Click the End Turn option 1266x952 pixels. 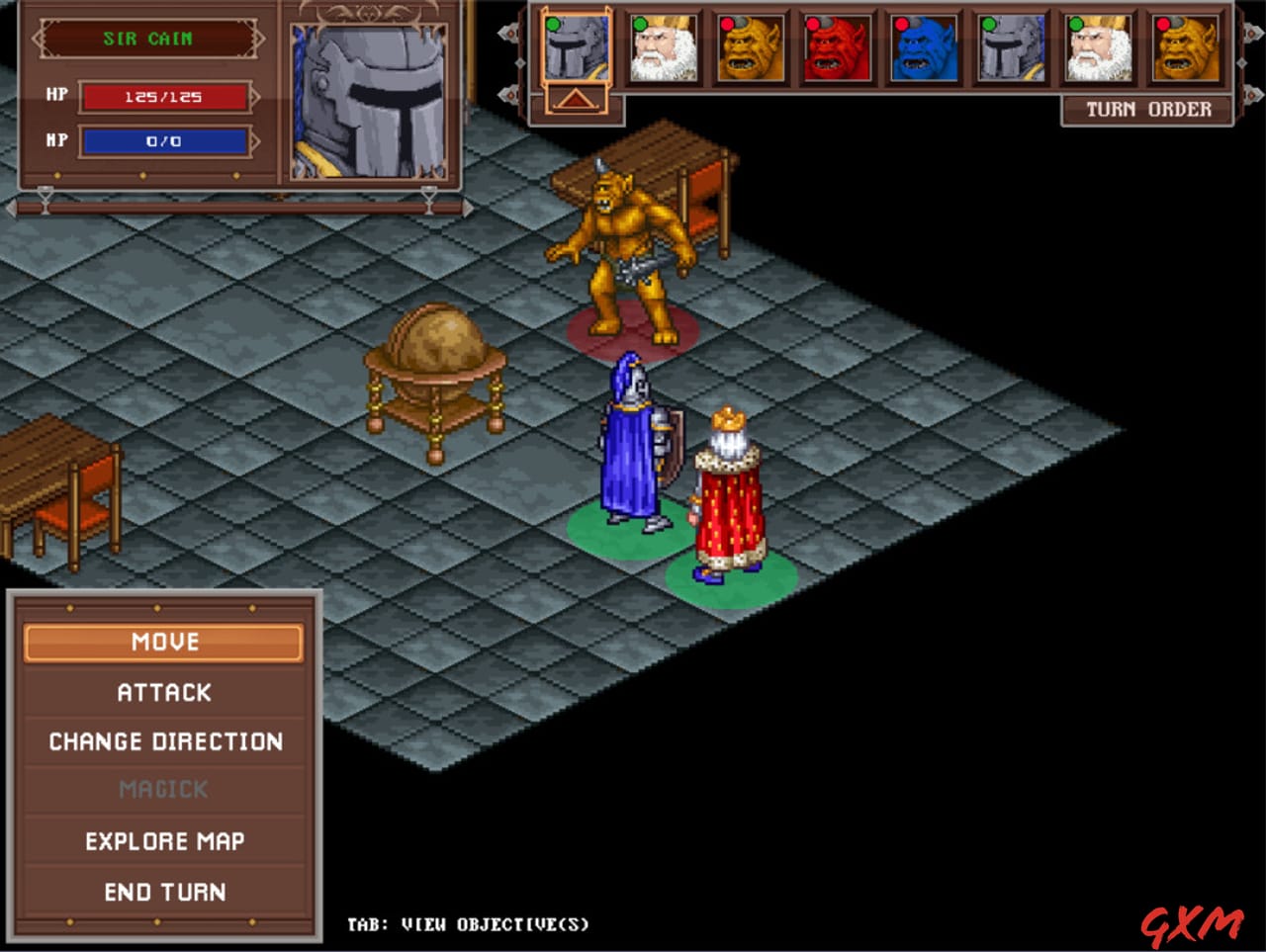[165, 891]
